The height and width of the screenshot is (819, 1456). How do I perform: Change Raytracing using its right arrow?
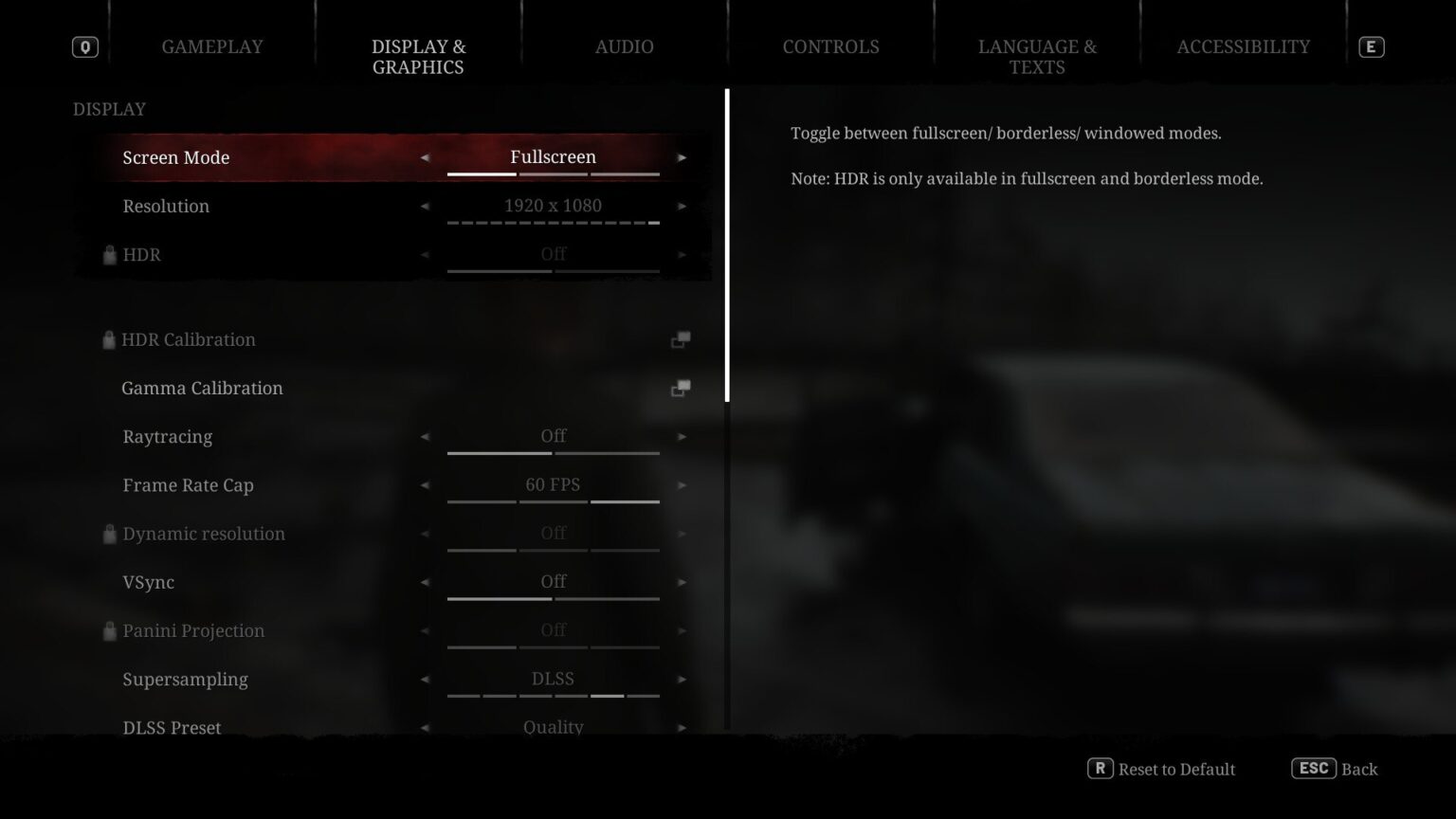[682, 437]
